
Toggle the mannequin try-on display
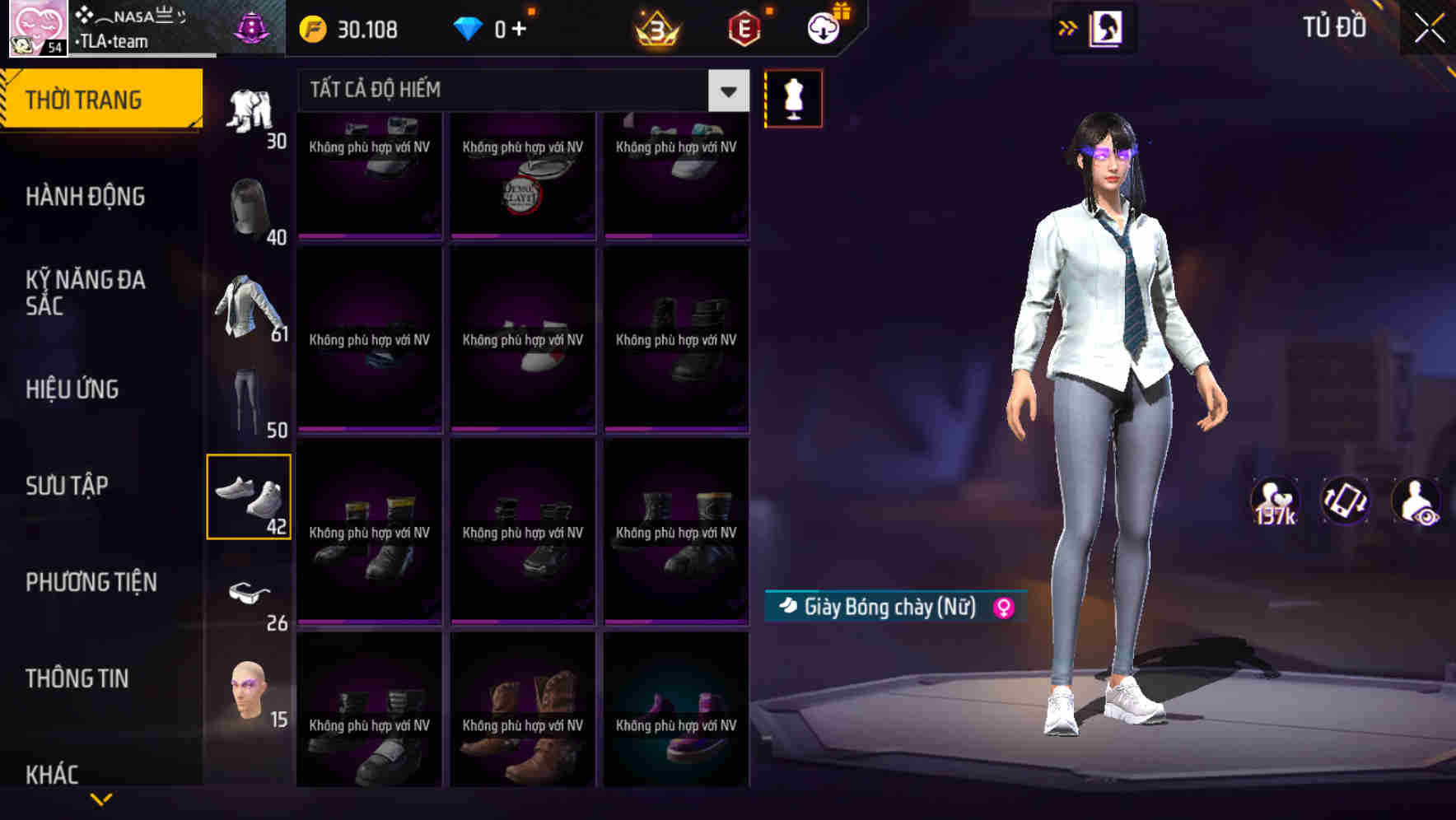(794, 97)
